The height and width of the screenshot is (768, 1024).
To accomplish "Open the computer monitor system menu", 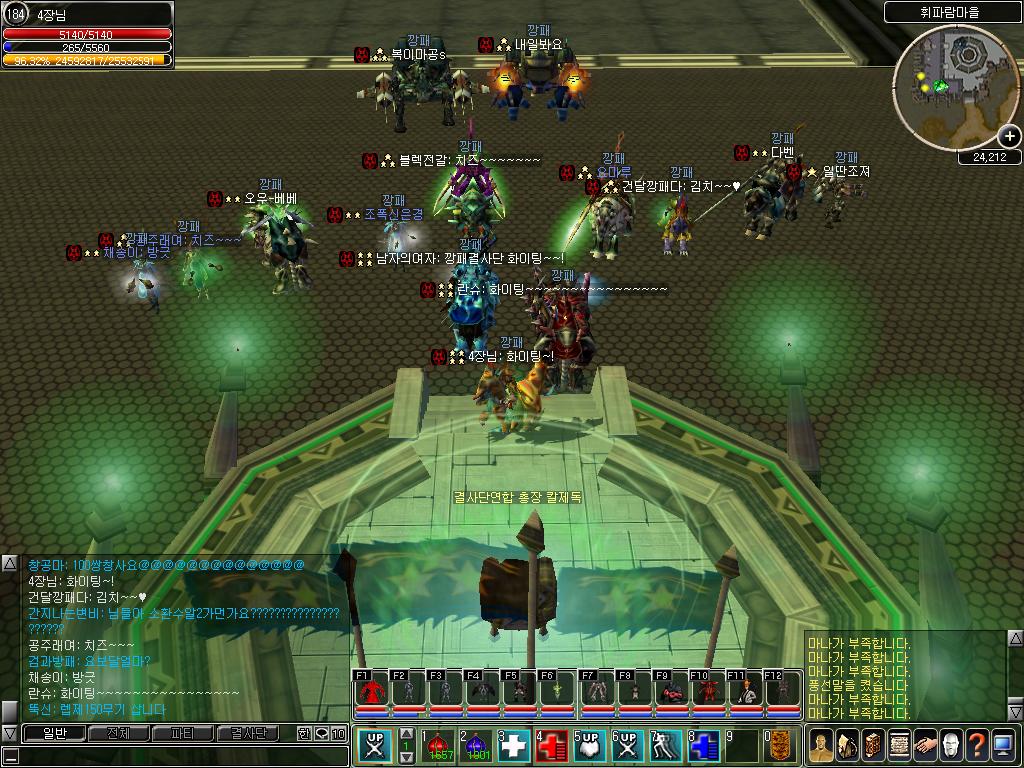I will coord(1004,745).
